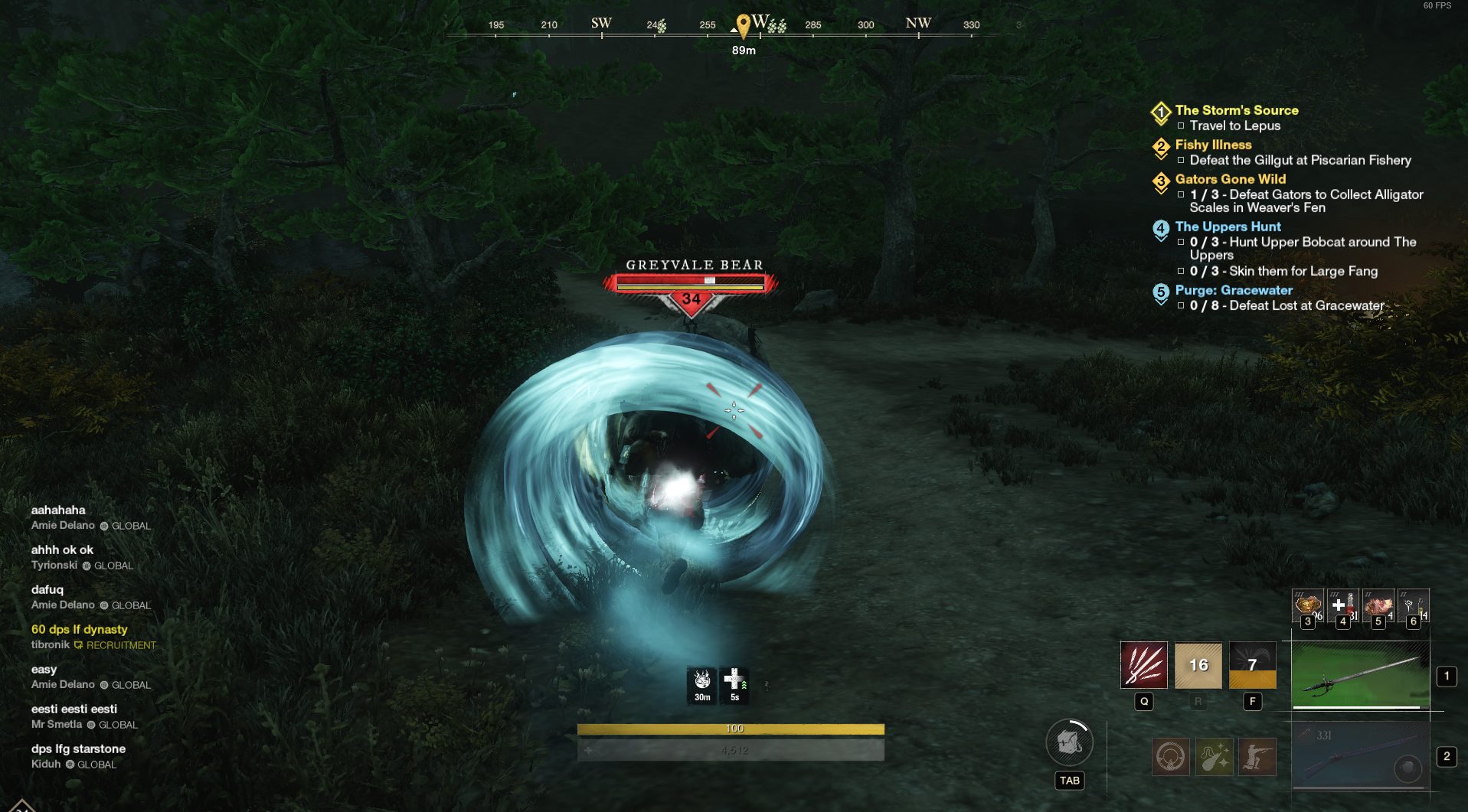1468x812 pixels.
Task: Use the food dish in quickslot 3
Action: pyautogui.click(x=1307, y=605)
